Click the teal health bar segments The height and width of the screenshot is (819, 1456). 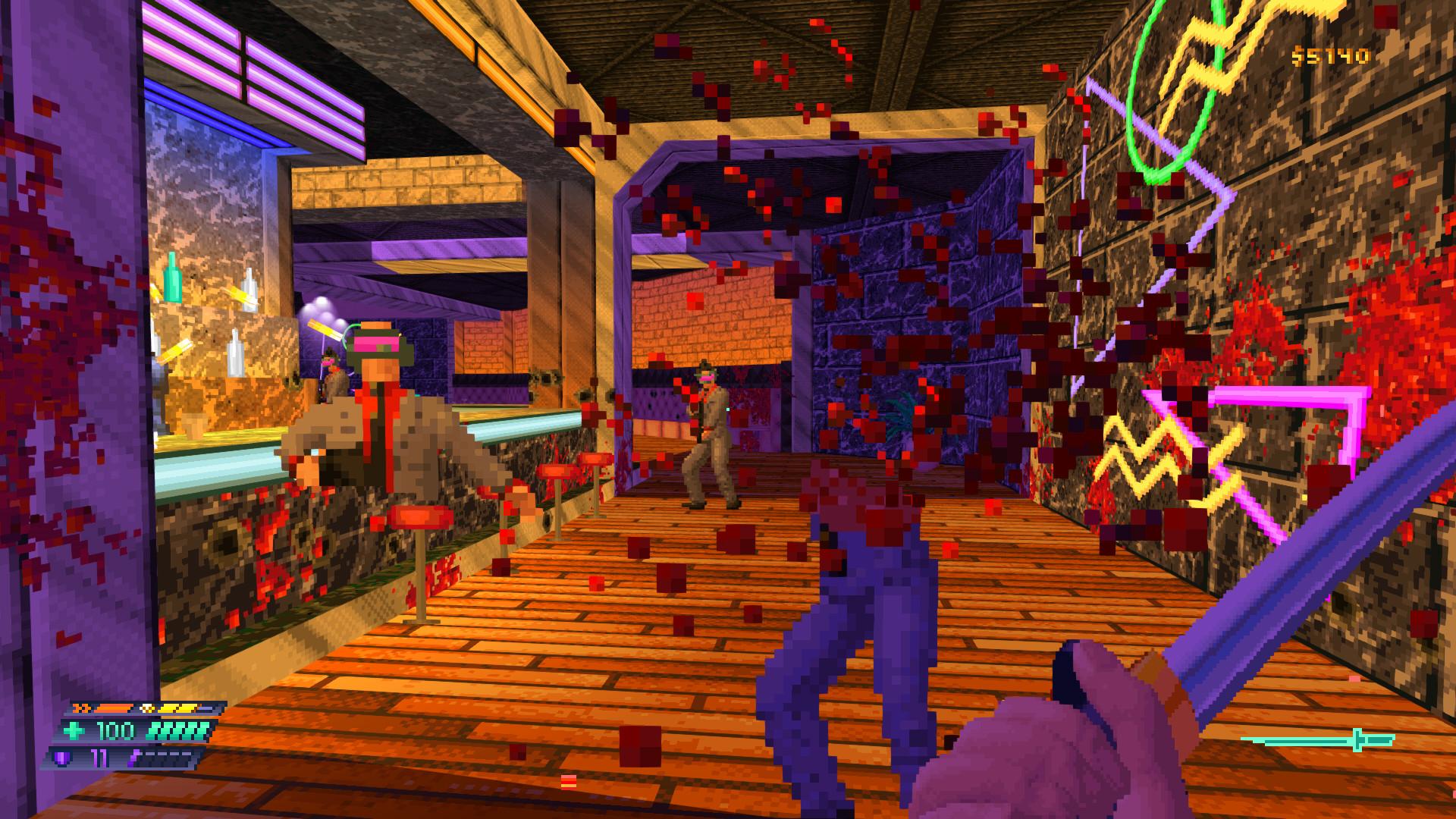click(x=177, y=731)
